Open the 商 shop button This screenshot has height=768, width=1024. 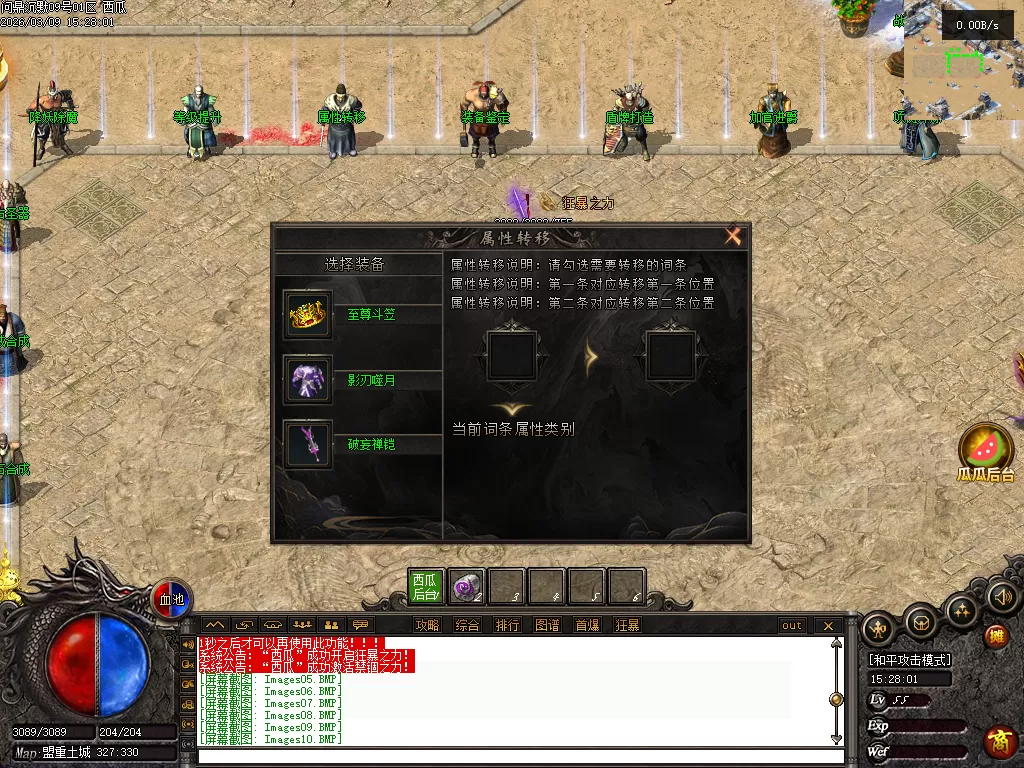pyautogui.click(x=999, y=741)
